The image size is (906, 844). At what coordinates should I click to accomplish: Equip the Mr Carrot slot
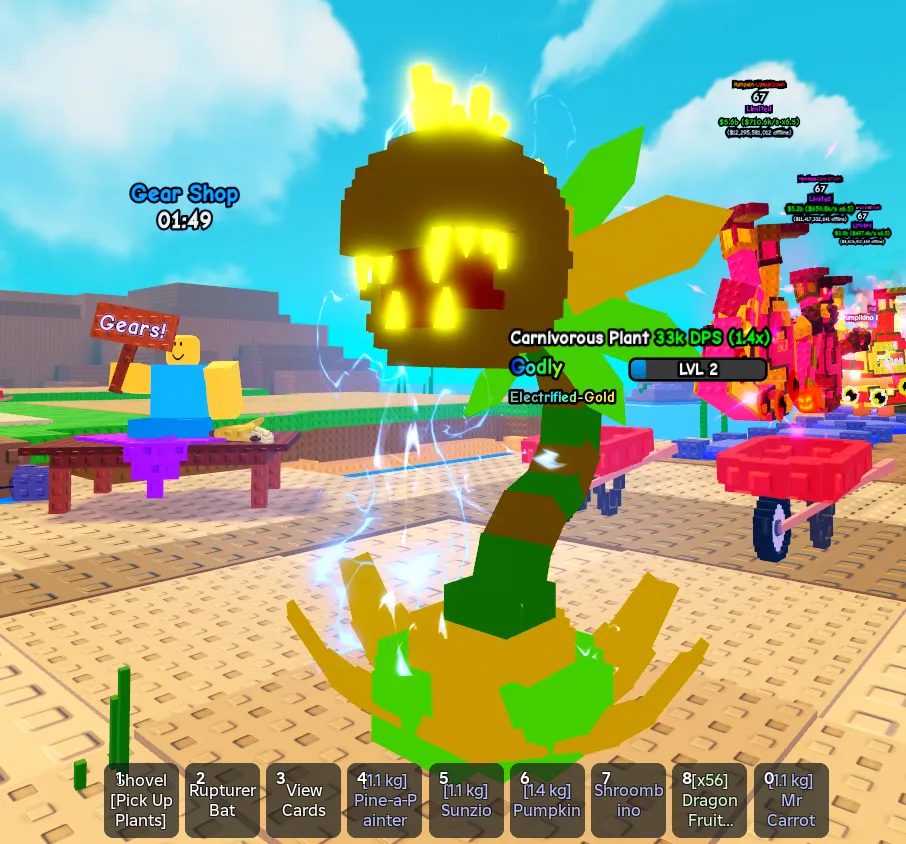click(791, 800)
